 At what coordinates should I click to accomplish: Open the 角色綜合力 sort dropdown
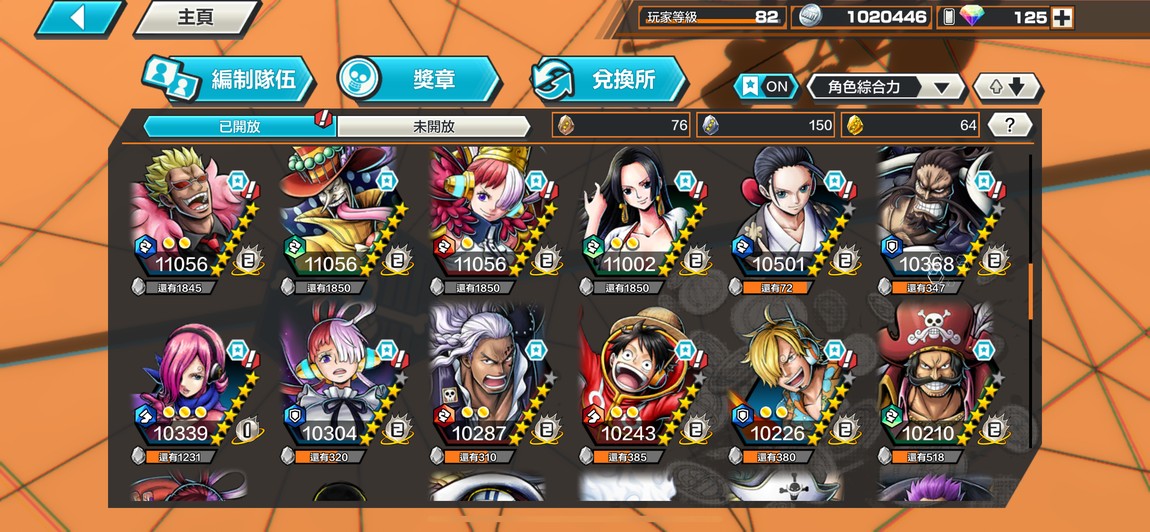tap(885, 87)
